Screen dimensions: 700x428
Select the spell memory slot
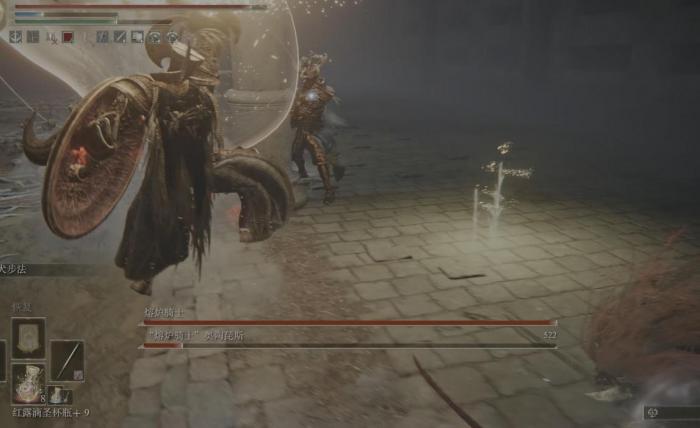pos(27,338)
